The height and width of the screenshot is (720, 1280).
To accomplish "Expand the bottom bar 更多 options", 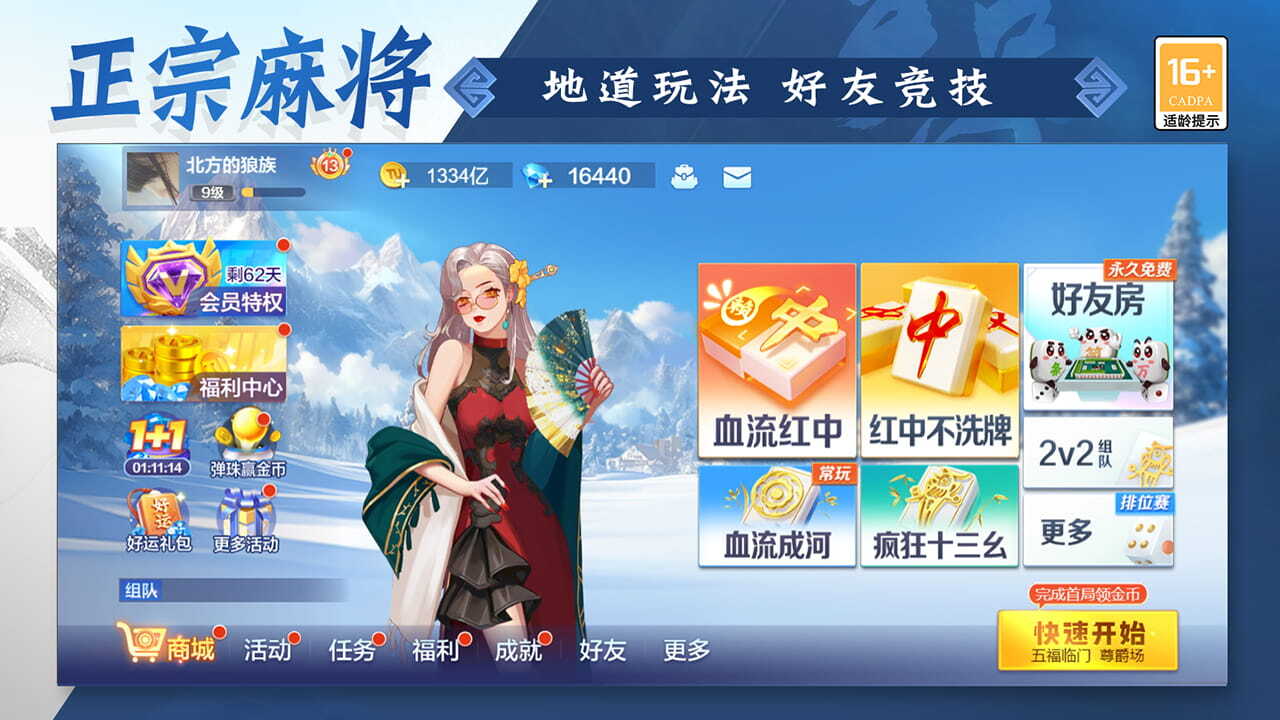I will coord(687,649).
